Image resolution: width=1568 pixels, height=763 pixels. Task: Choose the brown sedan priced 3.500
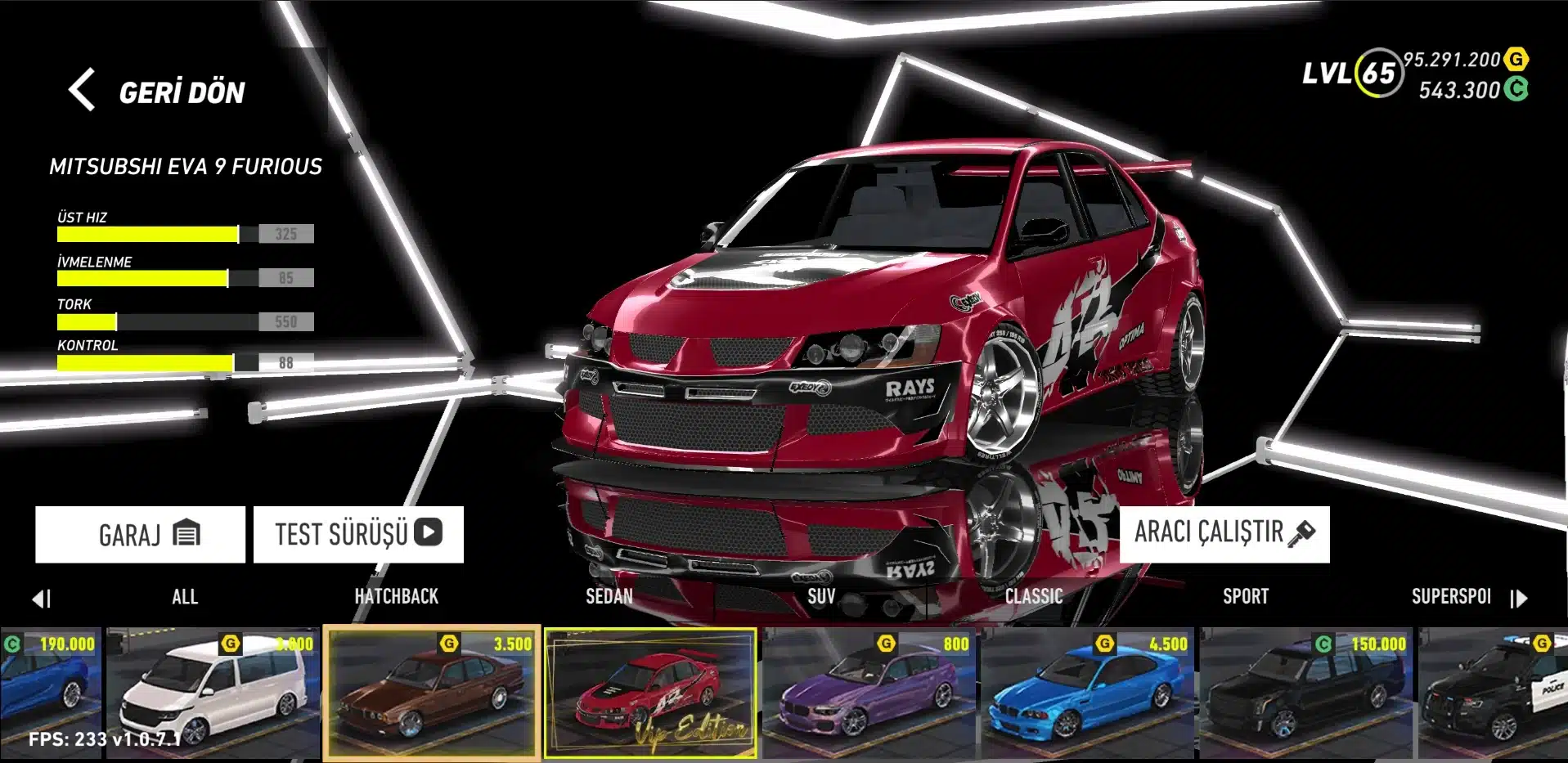[x=432, y=693]
